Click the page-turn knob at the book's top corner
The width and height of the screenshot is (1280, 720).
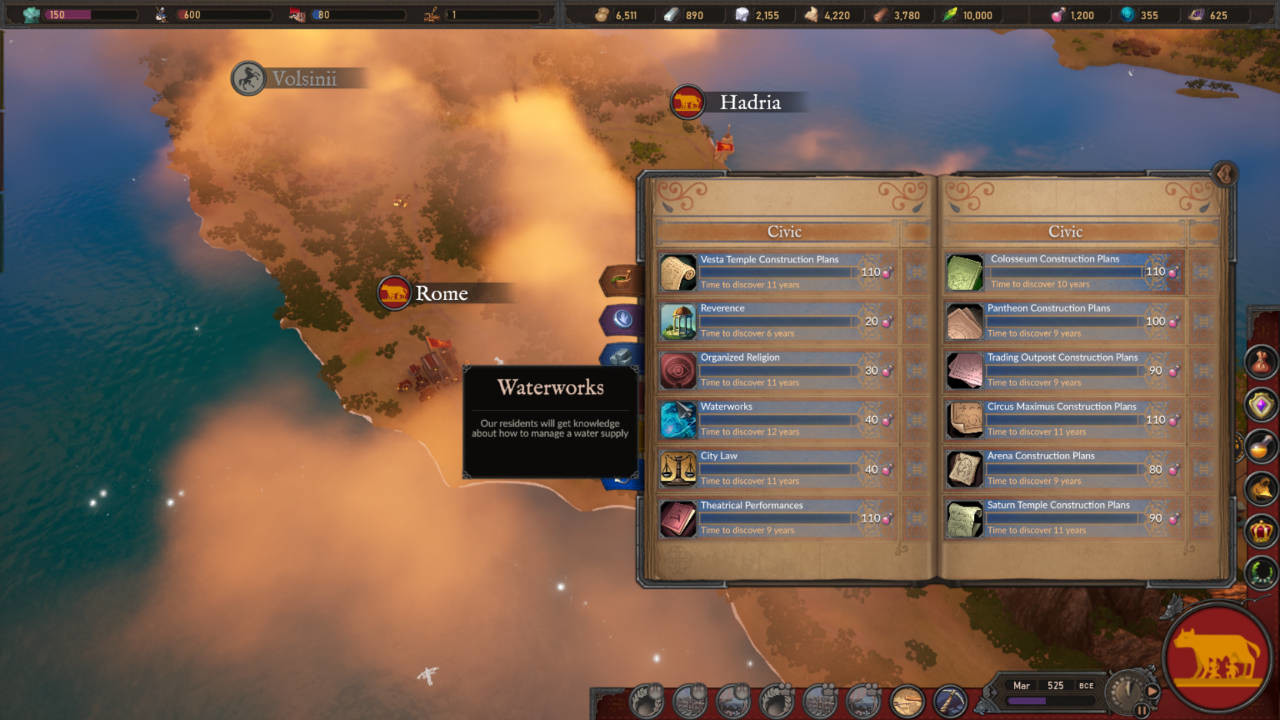point(1226,174)
